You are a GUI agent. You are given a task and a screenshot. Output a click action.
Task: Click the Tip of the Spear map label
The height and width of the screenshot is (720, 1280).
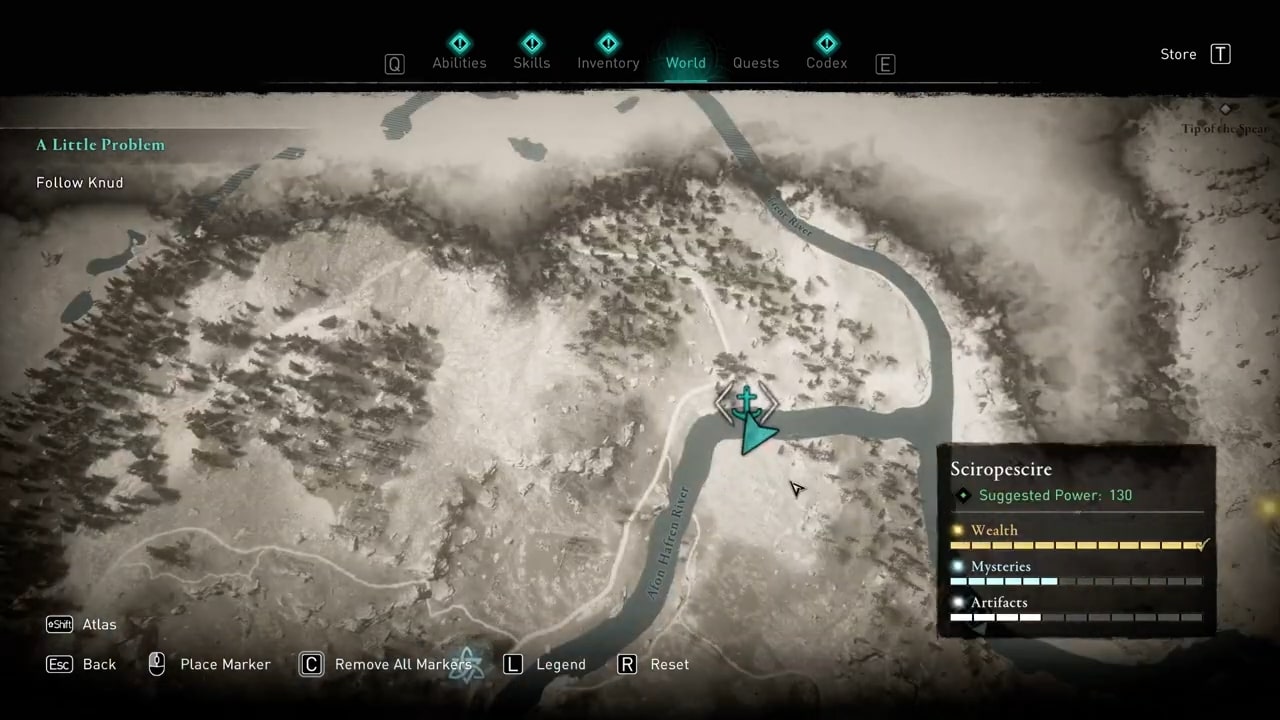click(x=1226, y=128)
